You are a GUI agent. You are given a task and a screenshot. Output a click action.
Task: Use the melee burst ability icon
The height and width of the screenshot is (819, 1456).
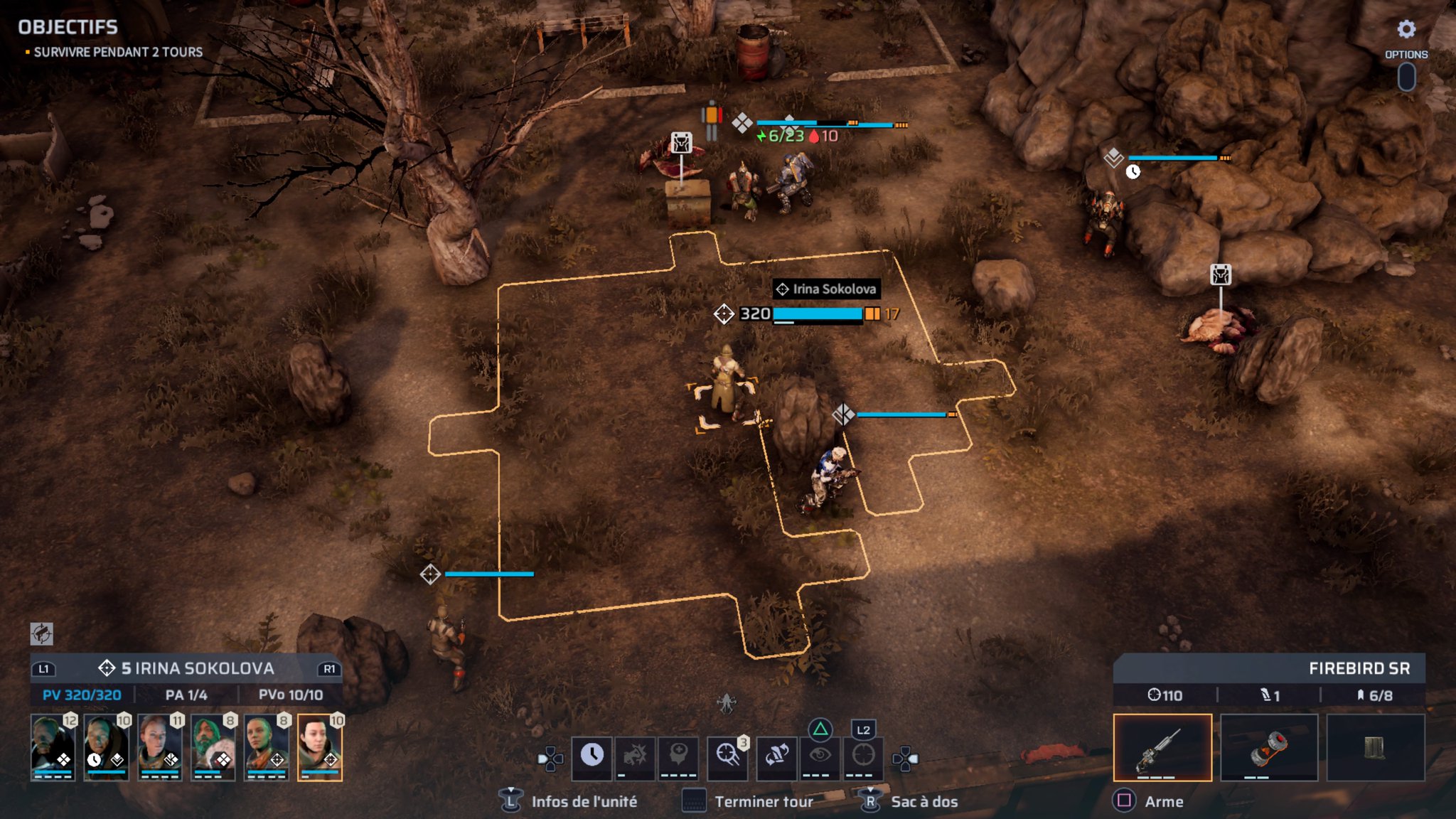(x=635, y=756)
